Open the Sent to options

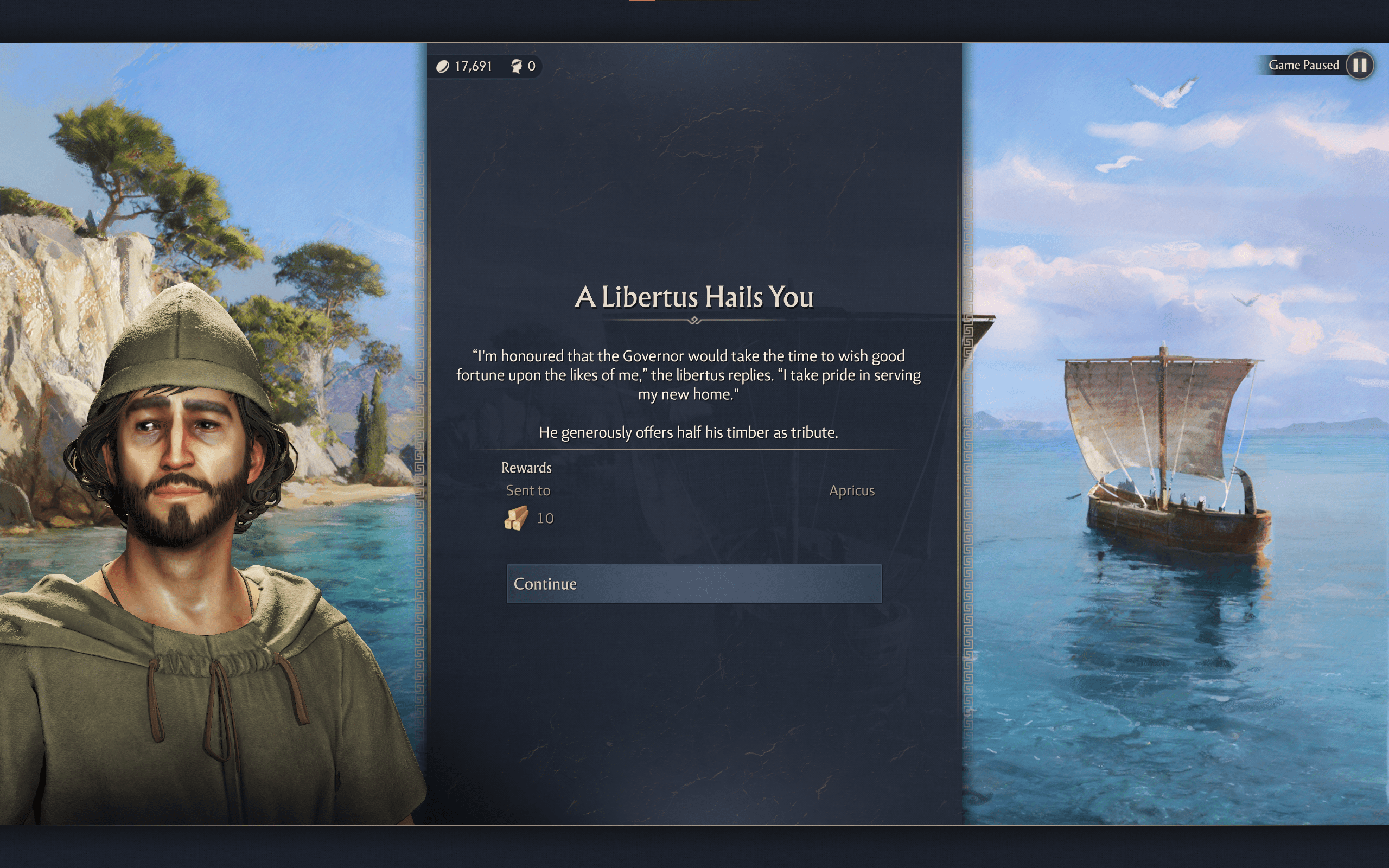tap(527, 490)
